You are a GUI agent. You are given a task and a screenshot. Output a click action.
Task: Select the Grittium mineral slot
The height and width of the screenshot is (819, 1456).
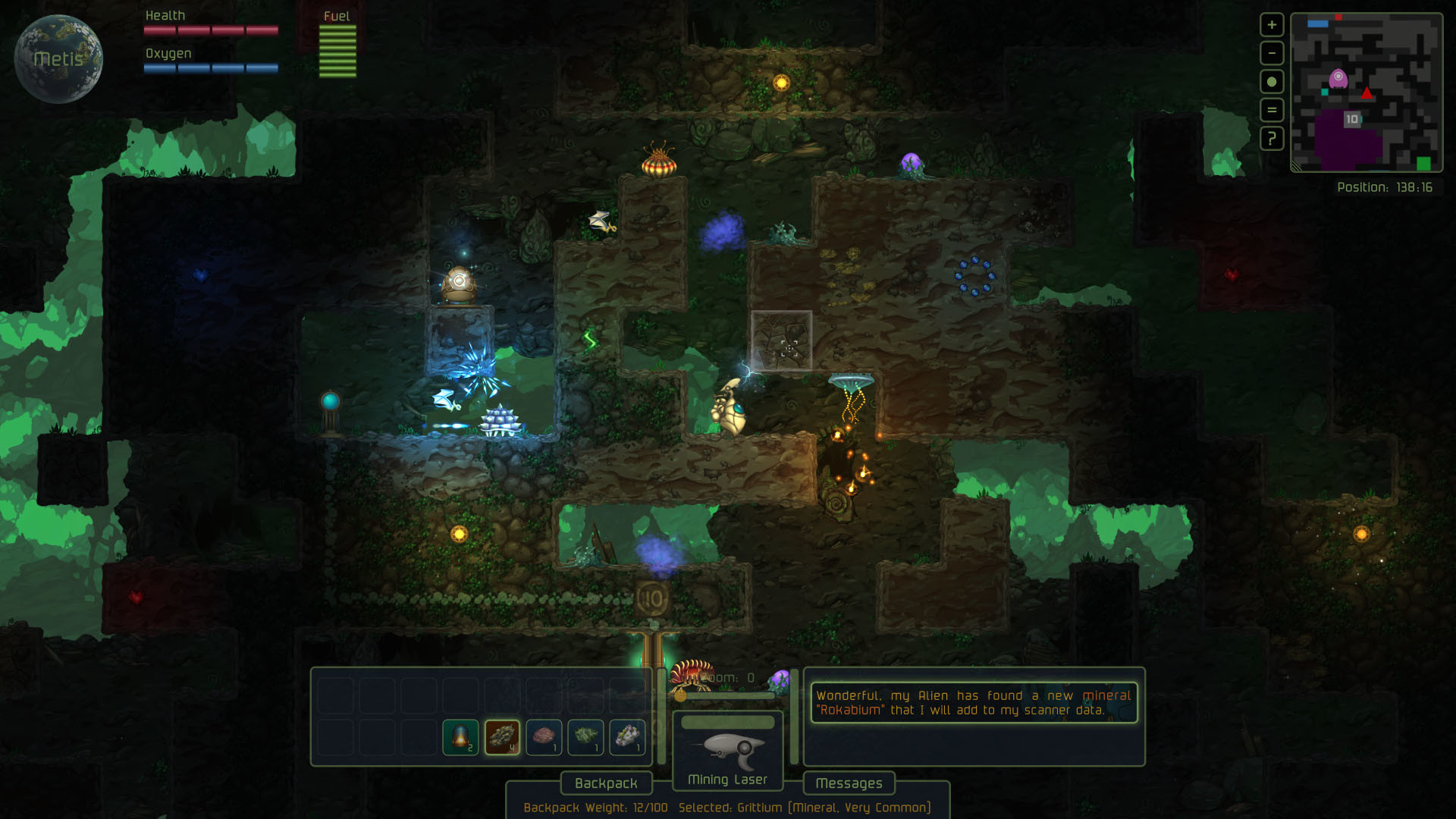[x=502, y=736]
